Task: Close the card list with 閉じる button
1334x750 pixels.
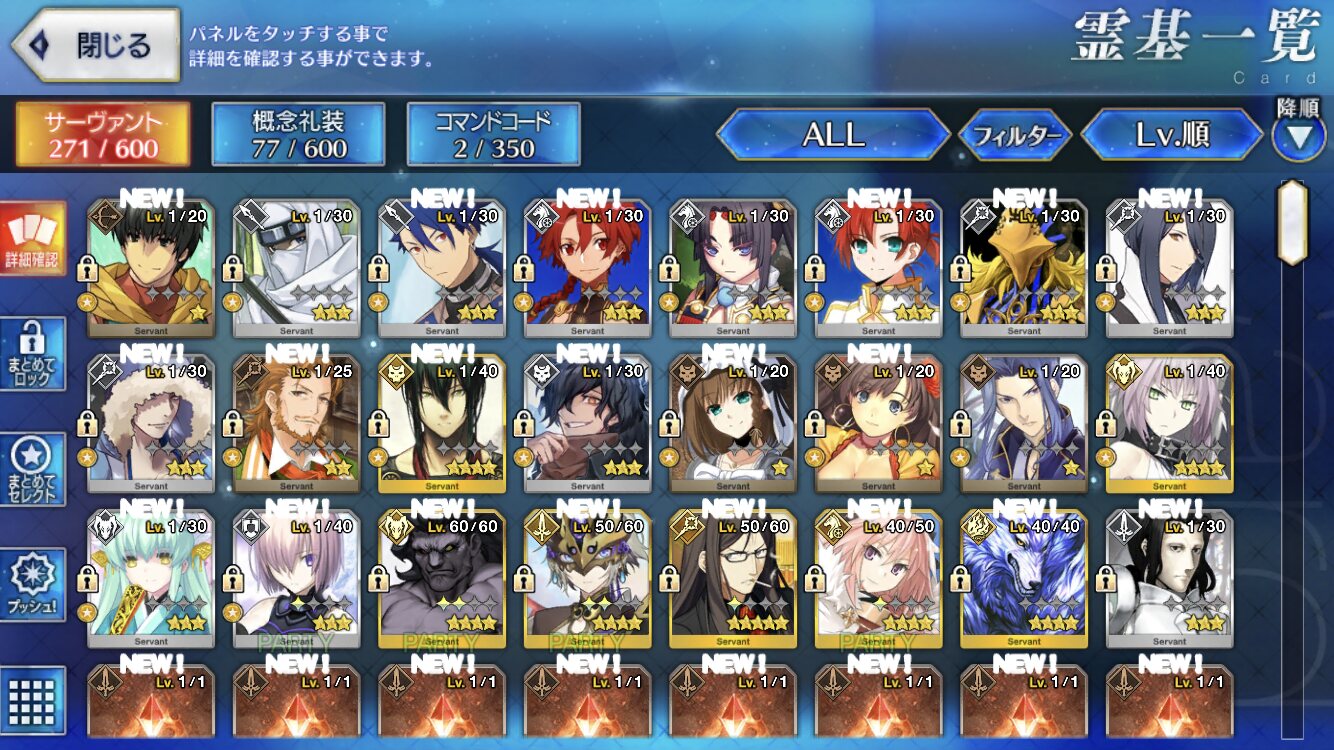Action: [x=95, y=45]
